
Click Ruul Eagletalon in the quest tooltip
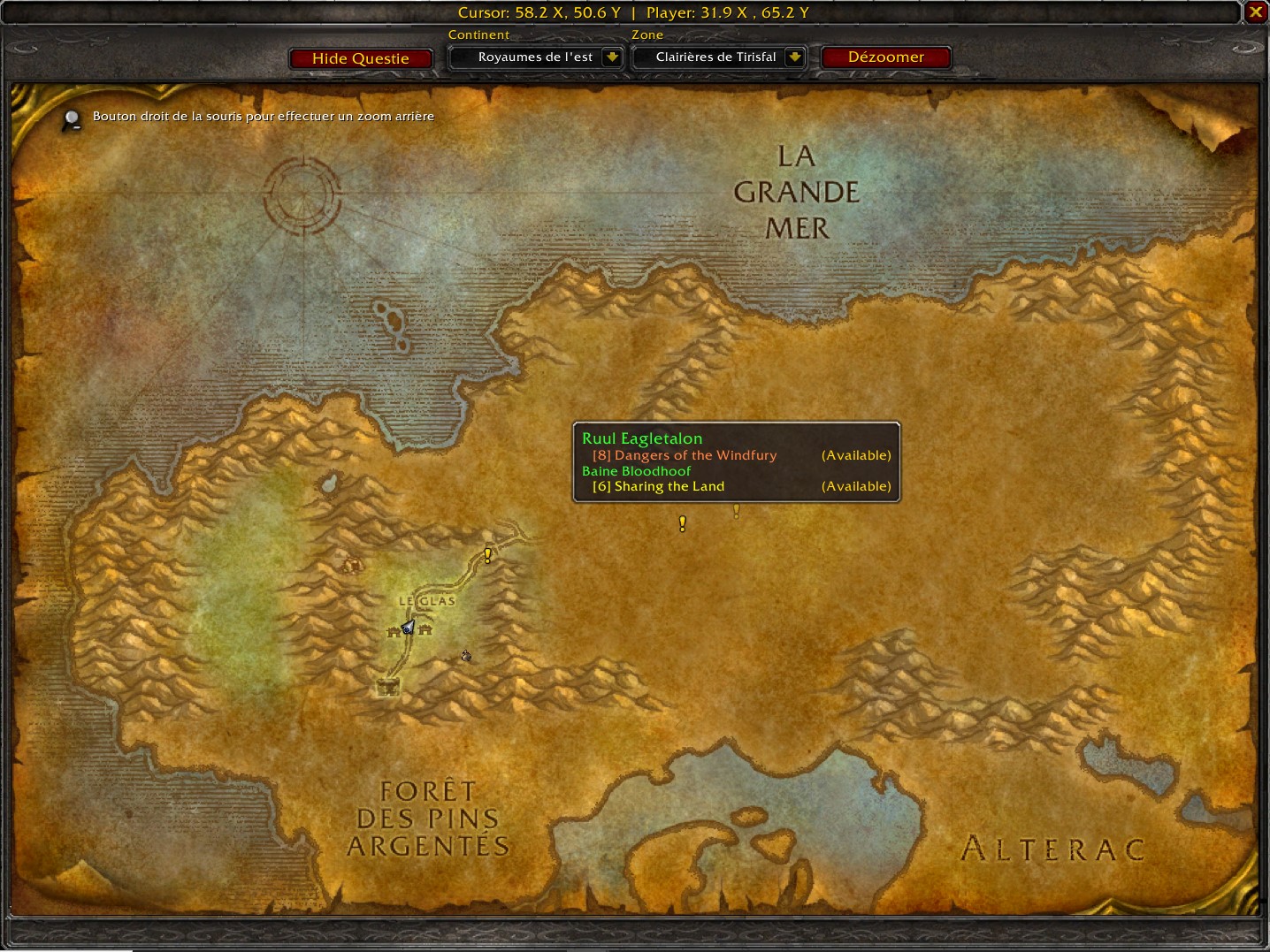[x=642, y=438]
